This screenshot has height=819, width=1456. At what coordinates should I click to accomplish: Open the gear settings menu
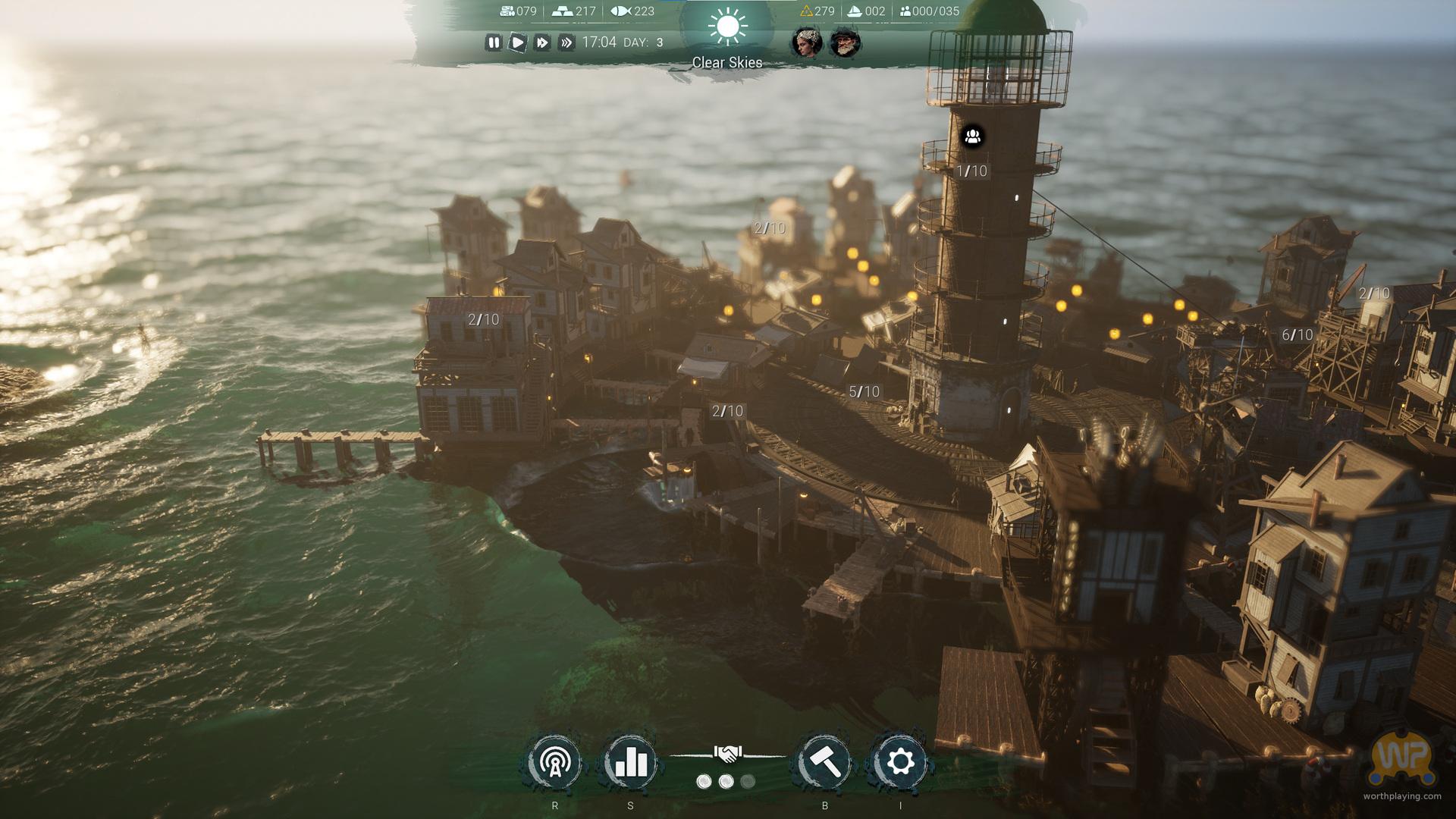(900, 762)
